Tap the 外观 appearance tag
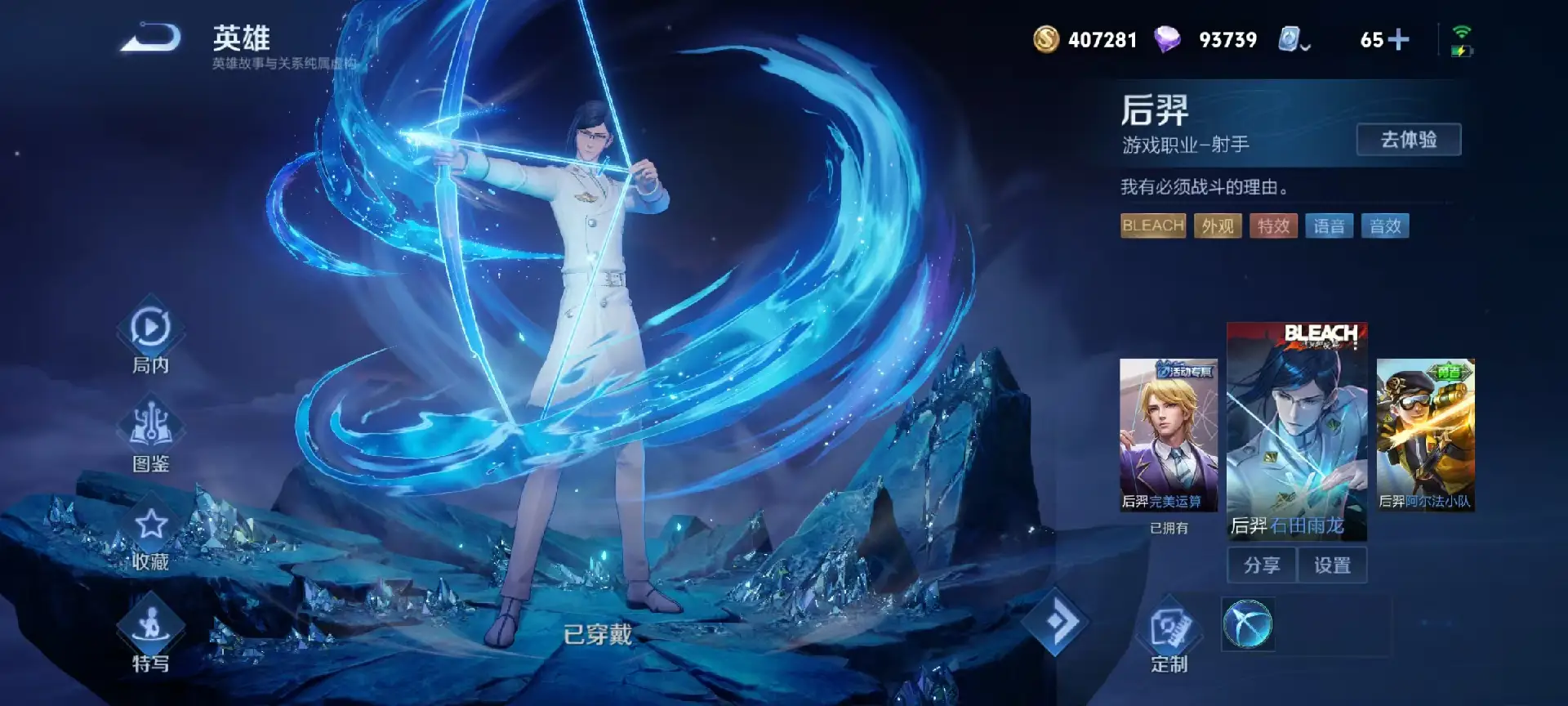 tap(1218, 226)
